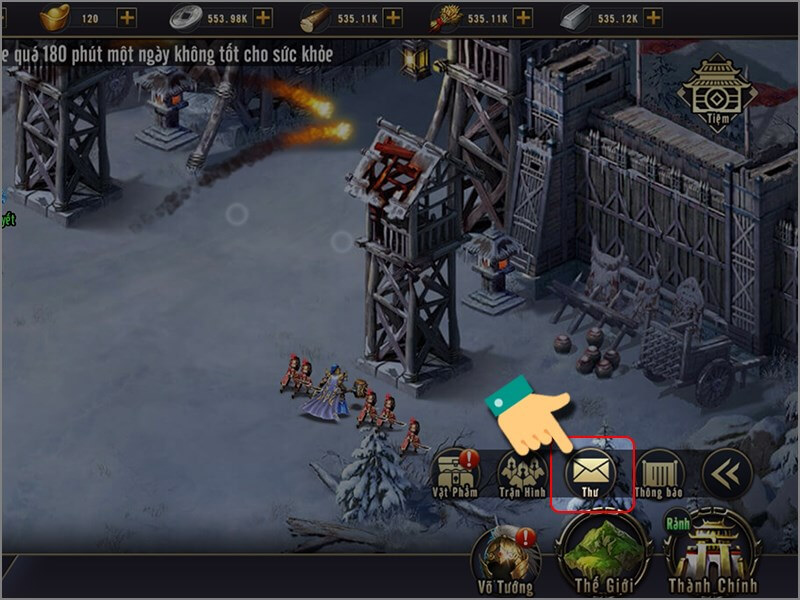Open the Võ Tướng generals screen

coord(506,557)
